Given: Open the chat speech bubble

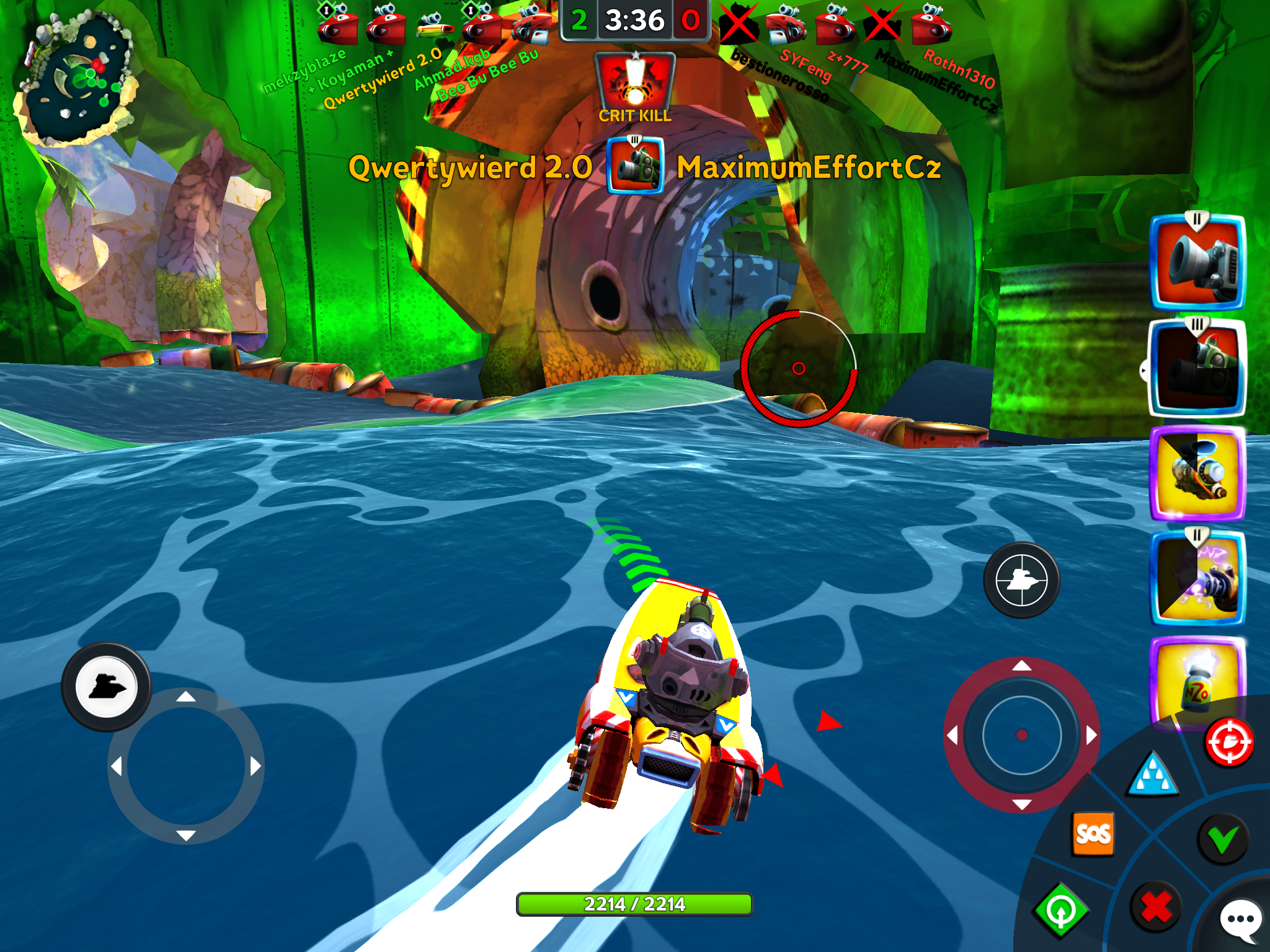Looking at the screenshot, I should click(1240, 919).
